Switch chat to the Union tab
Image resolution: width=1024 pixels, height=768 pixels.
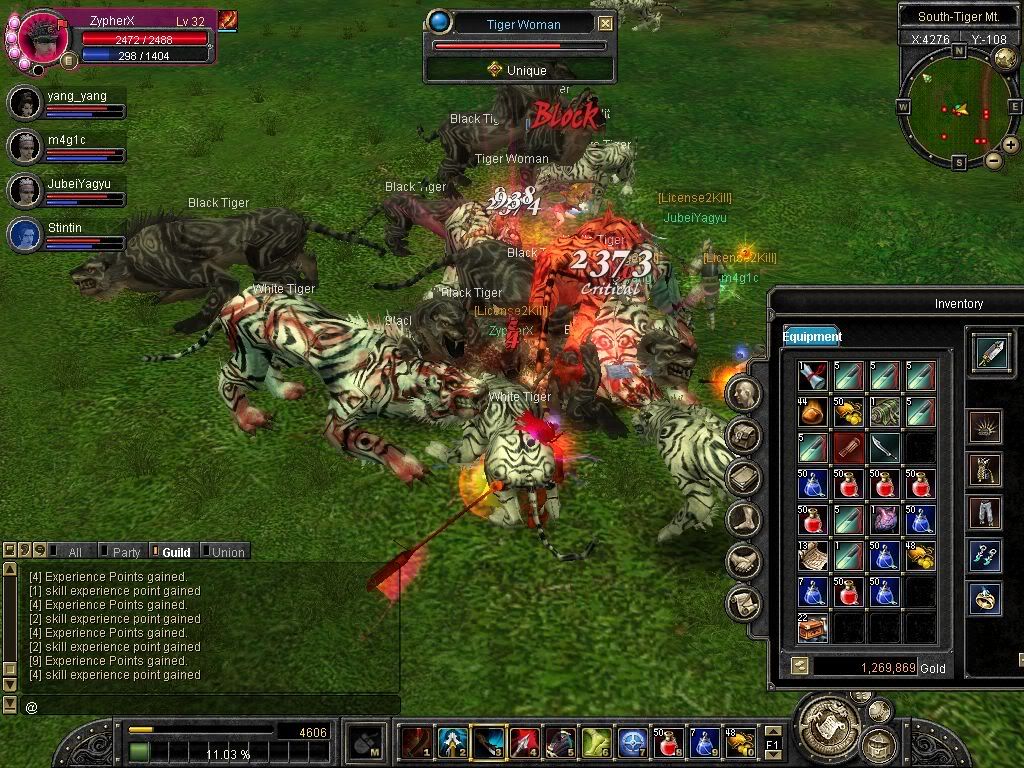click(x=227, y=552)
